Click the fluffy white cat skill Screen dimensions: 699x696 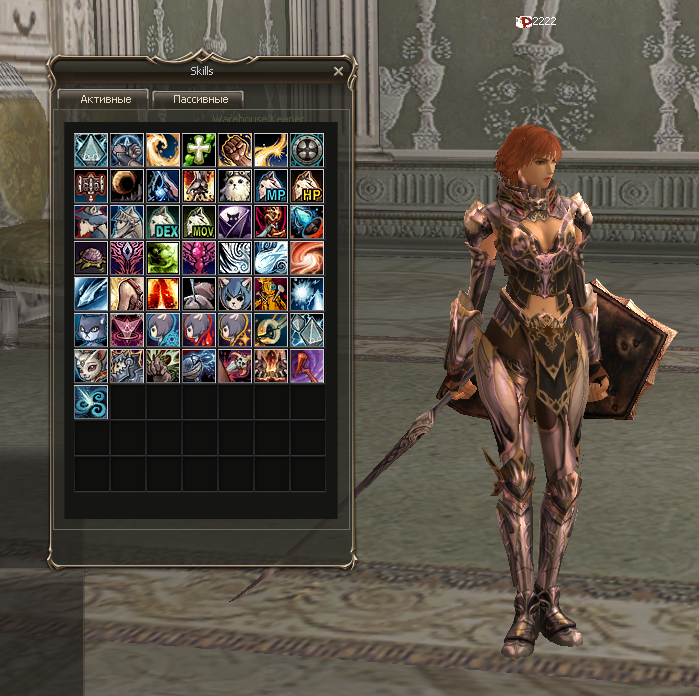pos(235,185)
